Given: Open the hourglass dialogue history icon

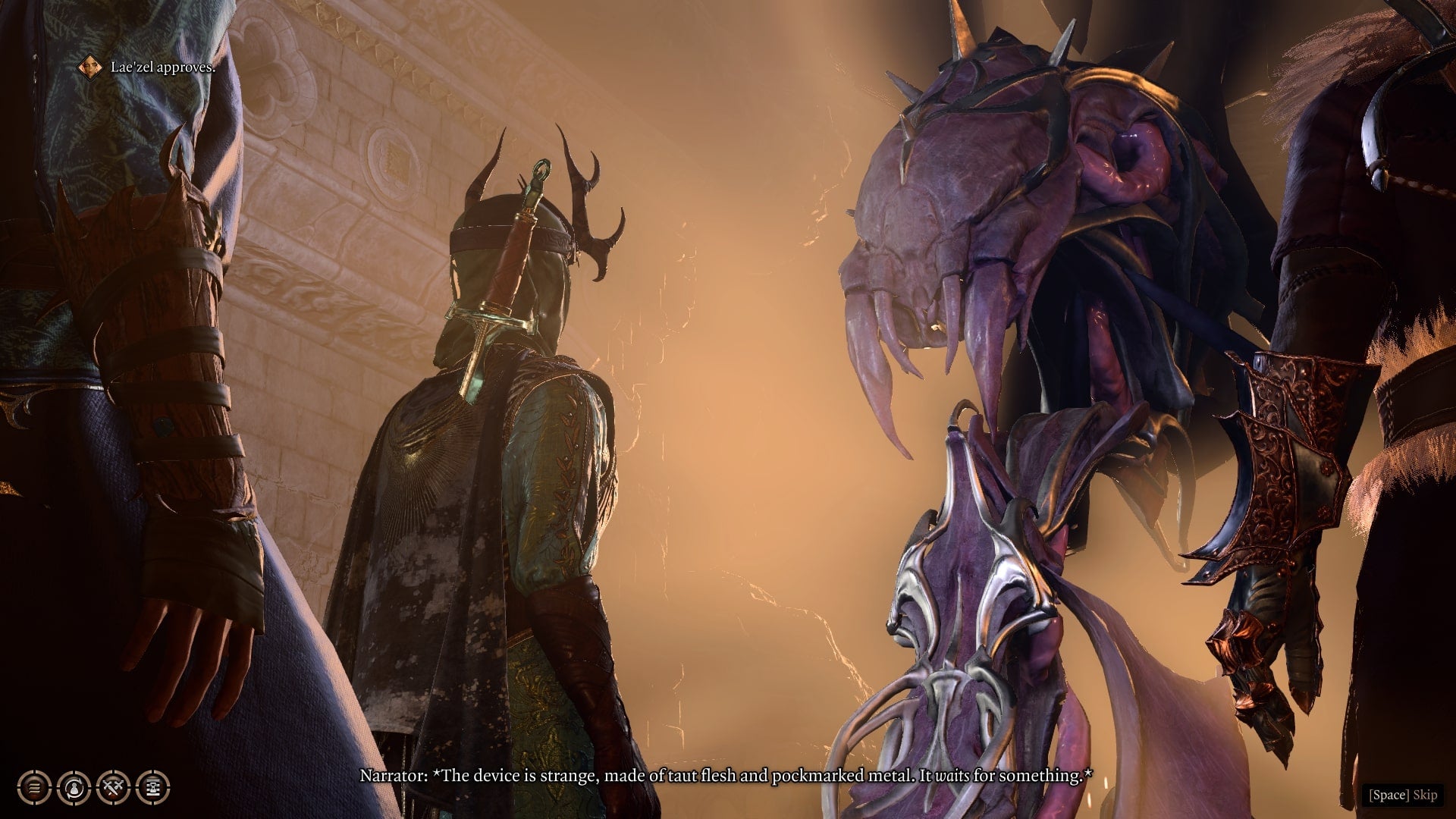Looking at the screenshot, I should (152, 786).
